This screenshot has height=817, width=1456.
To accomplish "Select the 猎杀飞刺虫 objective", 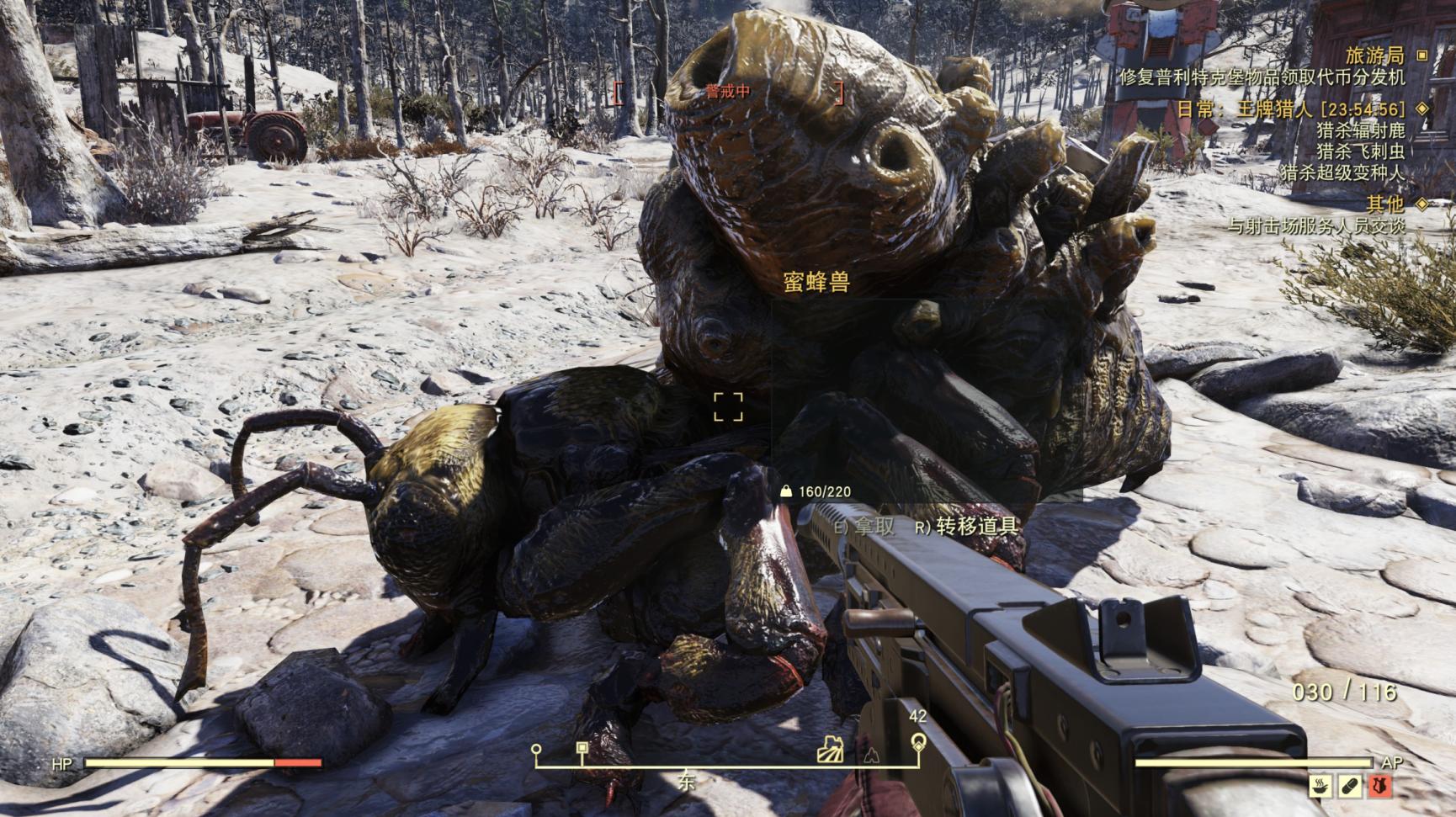I will tap(1360, 151).
